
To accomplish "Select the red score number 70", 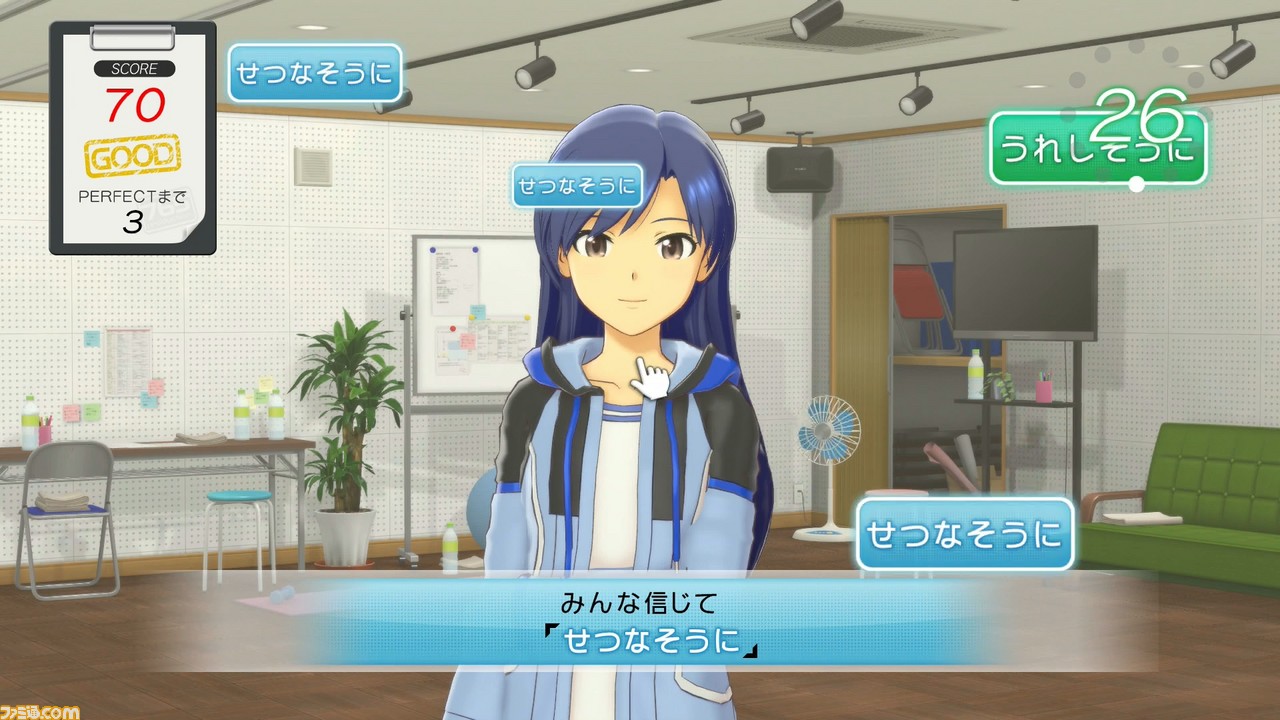I will click(x=137, y=104).
